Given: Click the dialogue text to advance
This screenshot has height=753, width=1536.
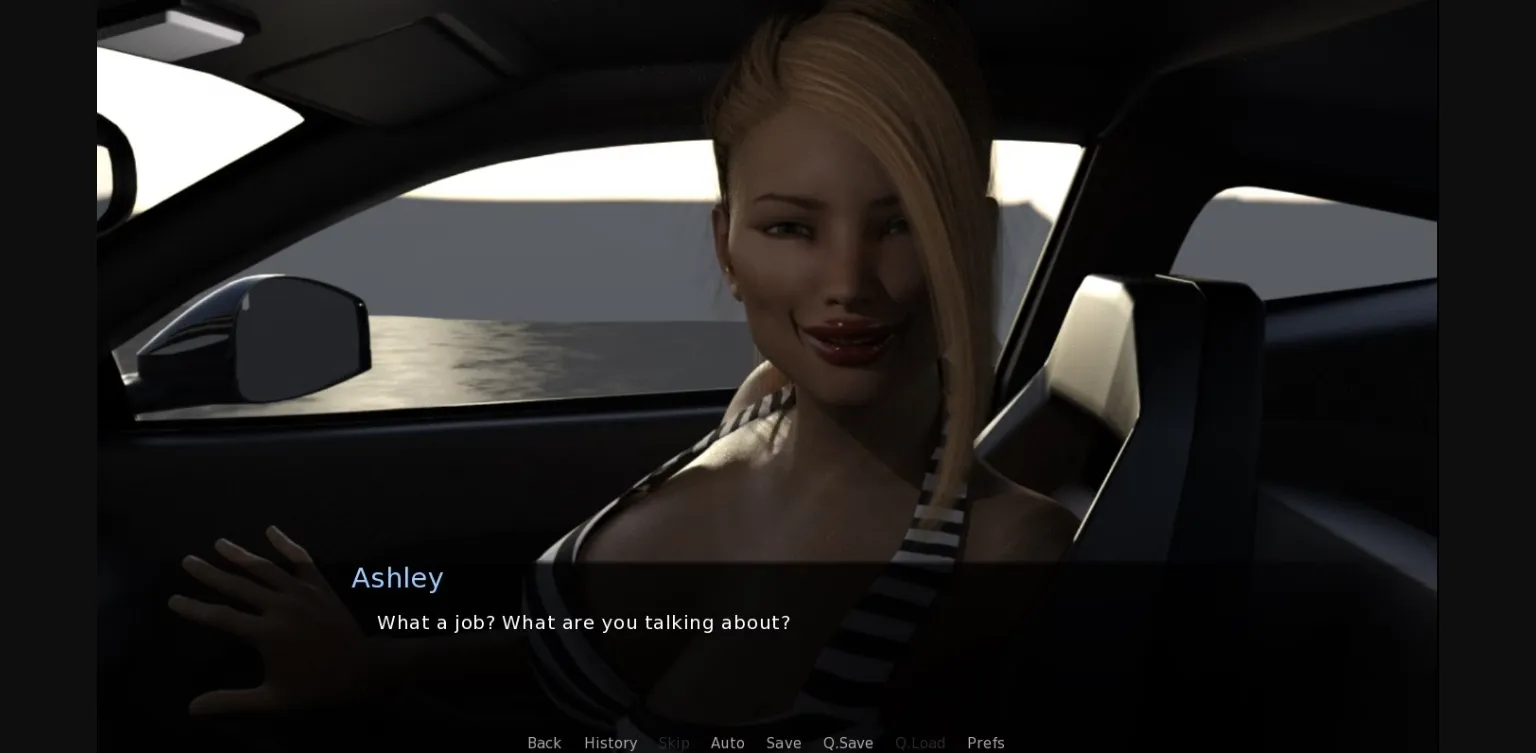Looking at the screenshot, I should (583, 622).
